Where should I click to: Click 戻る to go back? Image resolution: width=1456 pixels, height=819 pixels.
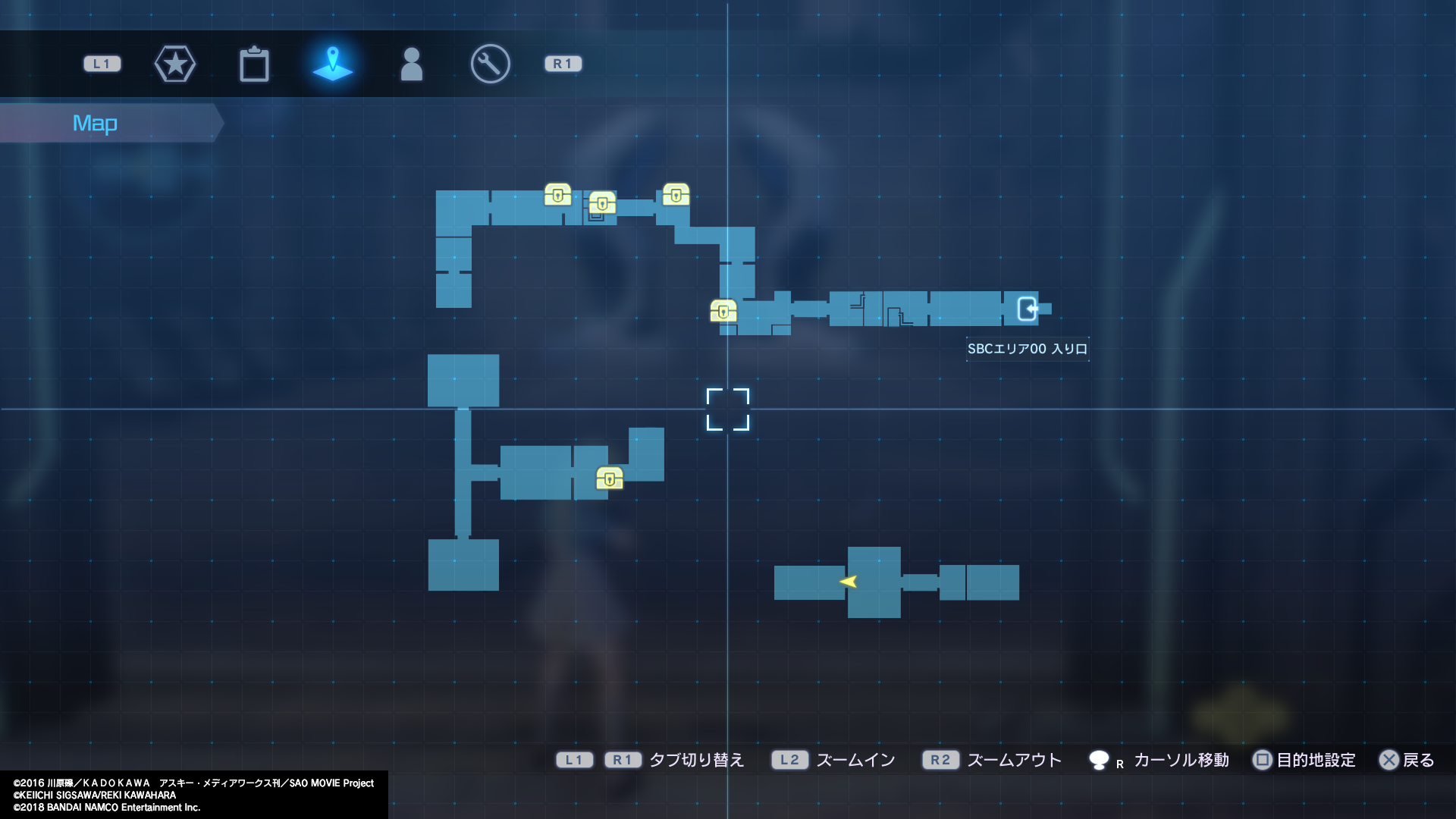pyautogui.click(x=1415, y=760)
